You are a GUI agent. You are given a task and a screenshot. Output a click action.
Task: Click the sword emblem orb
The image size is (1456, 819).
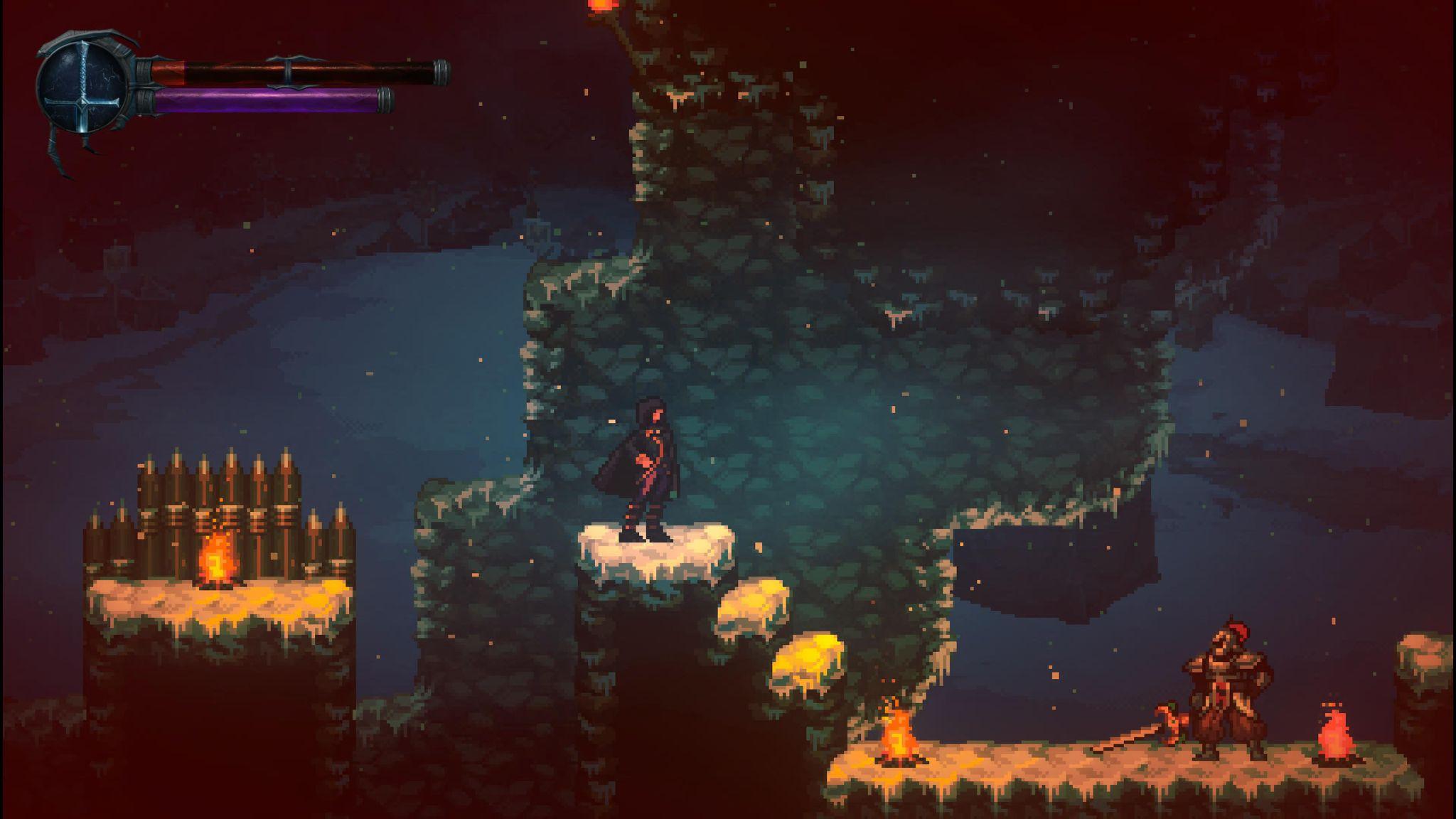click(83, 88)
